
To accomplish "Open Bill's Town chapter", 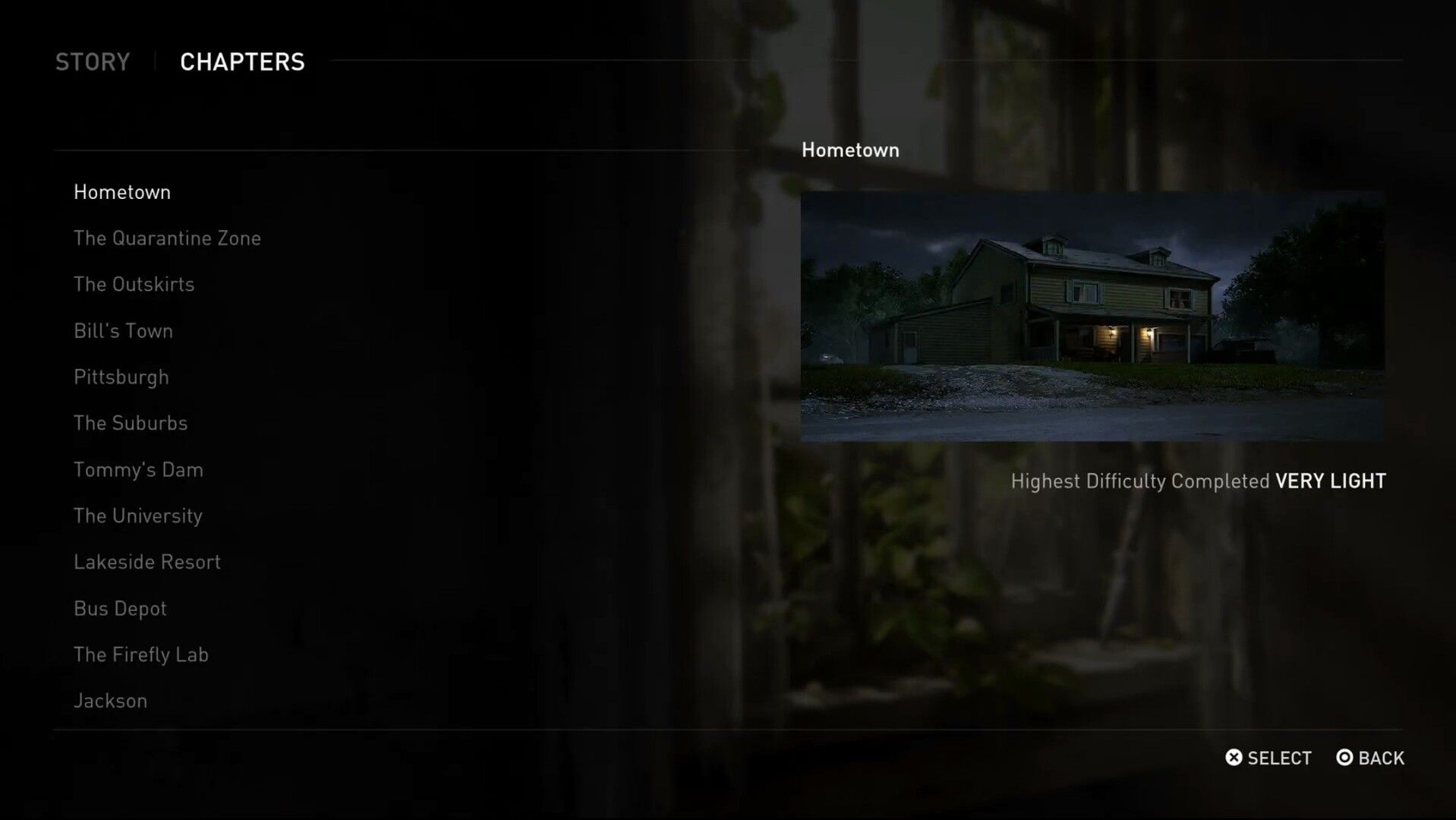I will point(123,331).
